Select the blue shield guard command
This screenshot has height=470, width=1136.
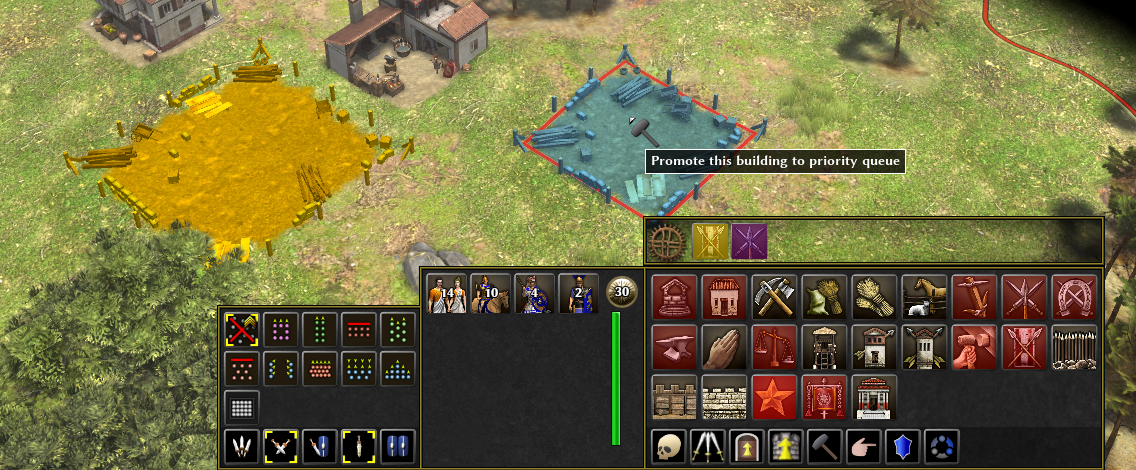click(901, 447)
